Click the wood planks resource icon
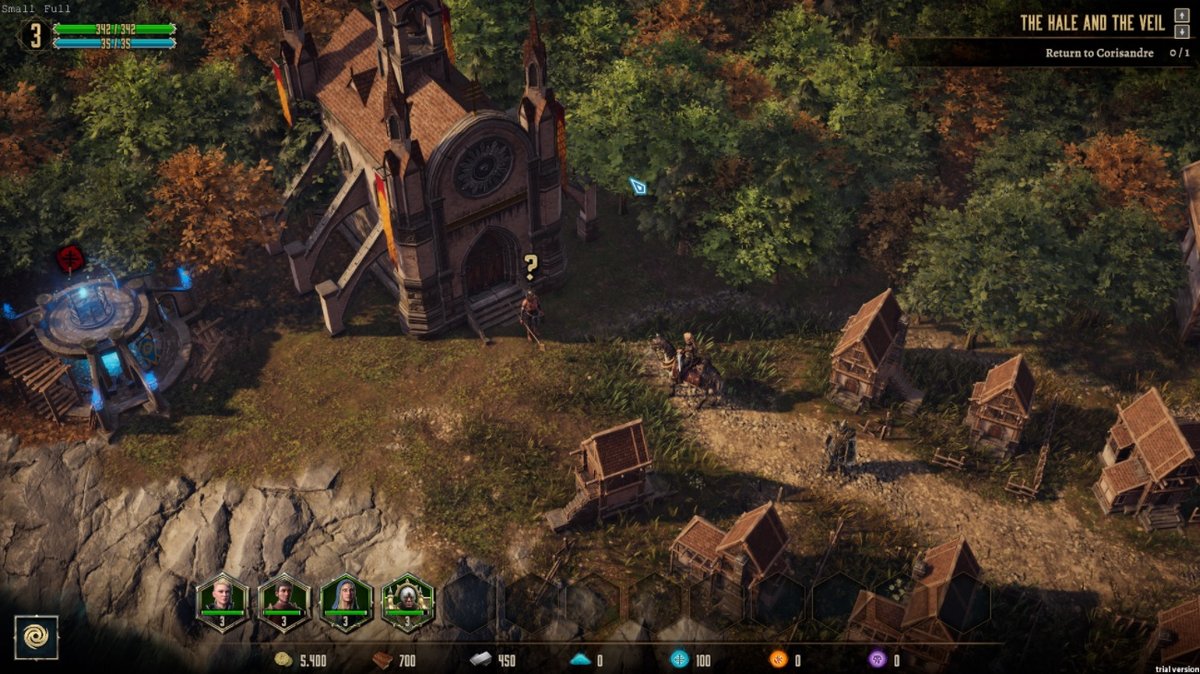This screenshot has height=674, width=1200. [381, 660]
